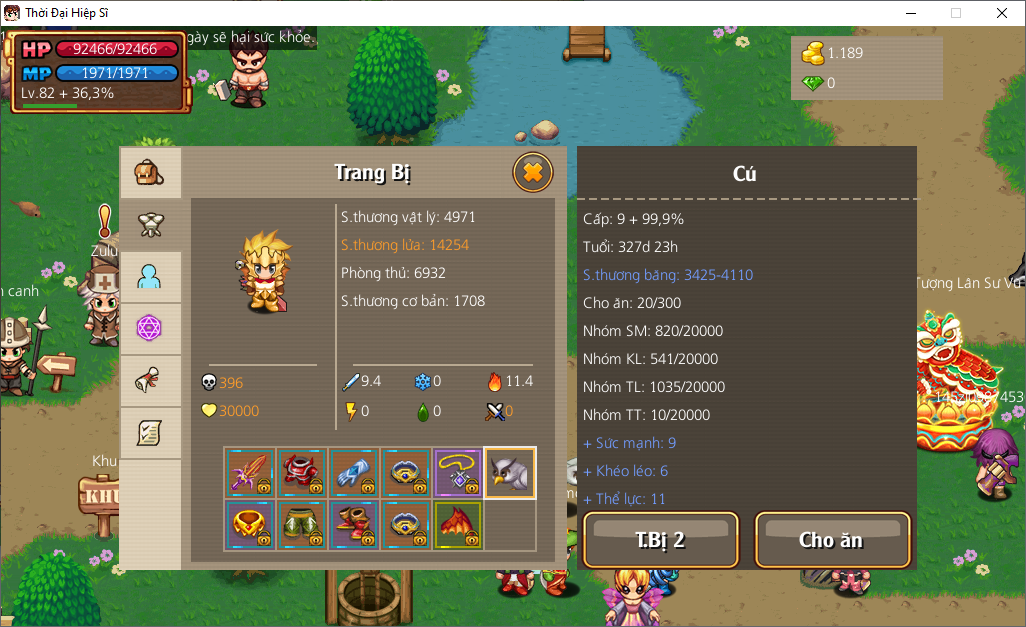Close the Trang Bị equipment panel

click(x=533, y=173)
